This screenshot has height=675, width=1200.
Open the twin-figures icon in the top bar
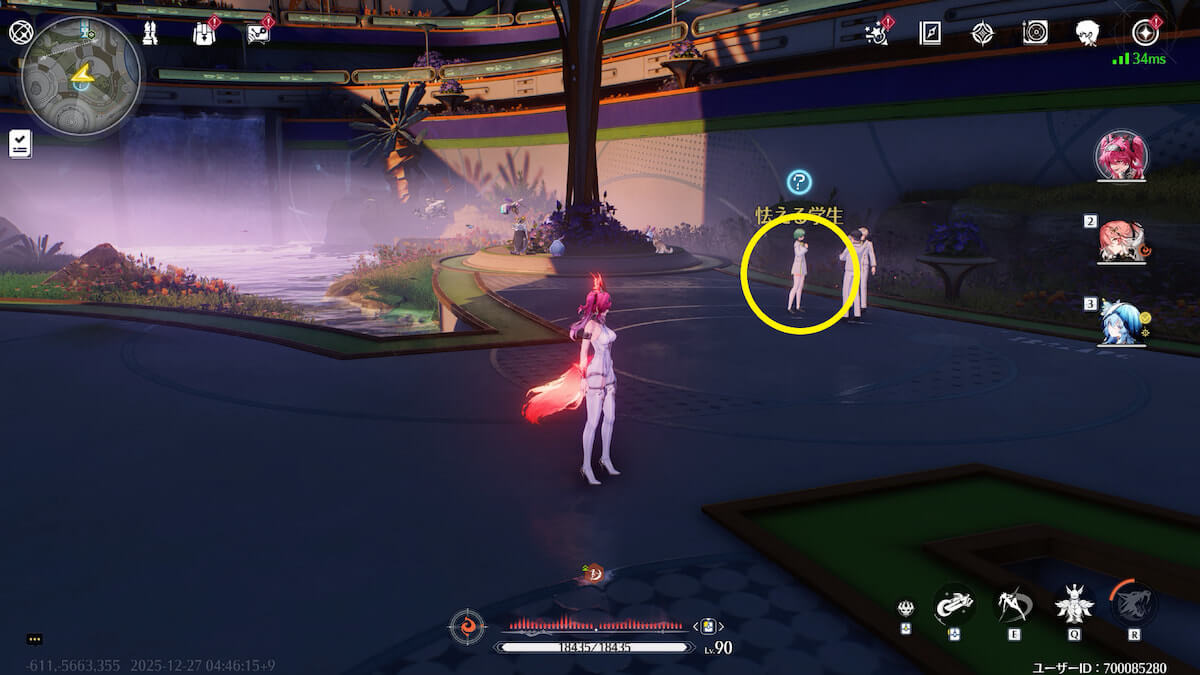(150, 33)
